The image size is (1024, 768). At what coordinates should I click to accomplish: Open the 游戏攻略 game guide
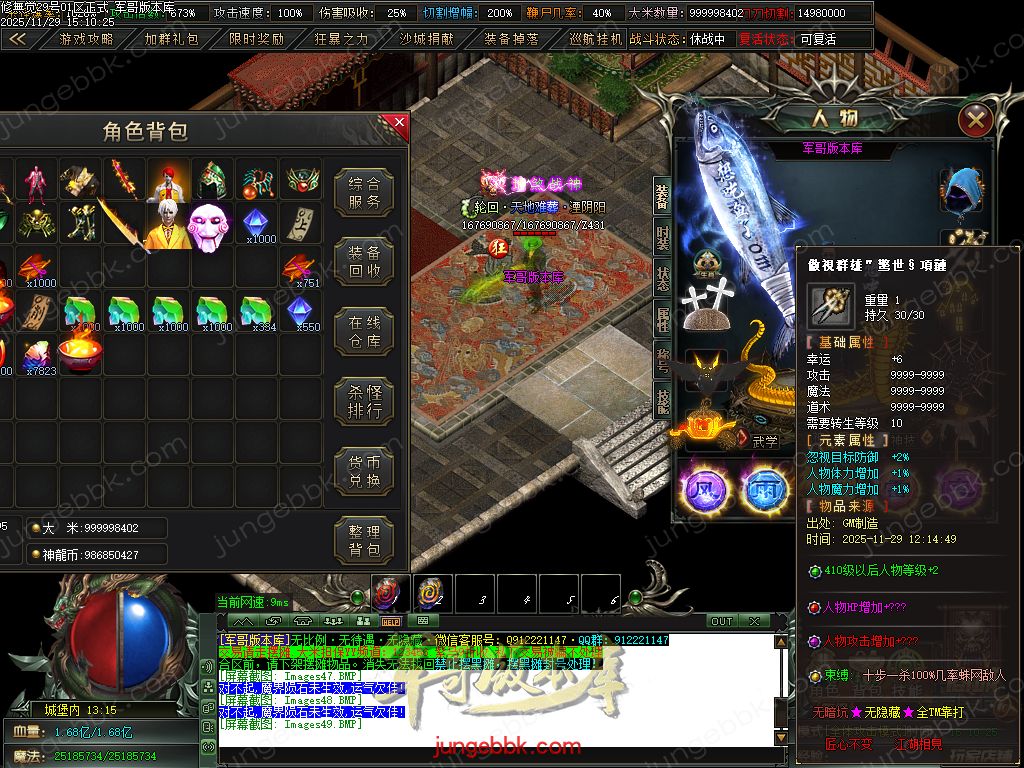(x=86, y=40)
